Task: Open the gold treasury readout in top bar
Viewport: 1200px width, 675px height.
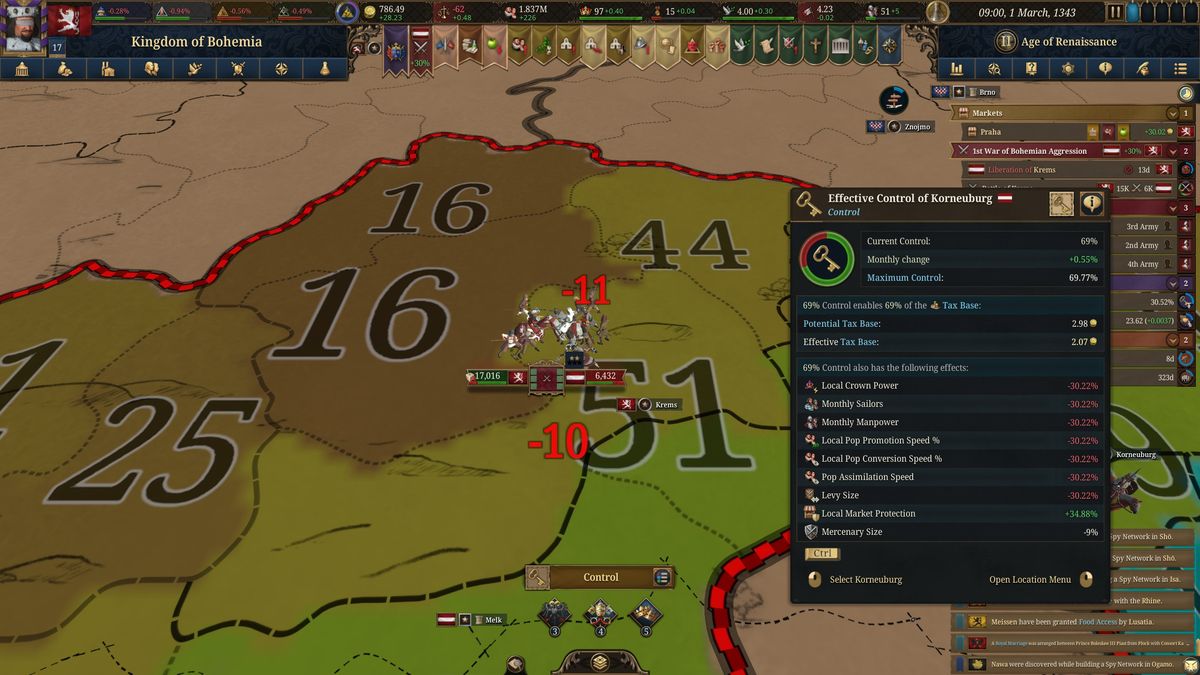Action: coord(385,12)
